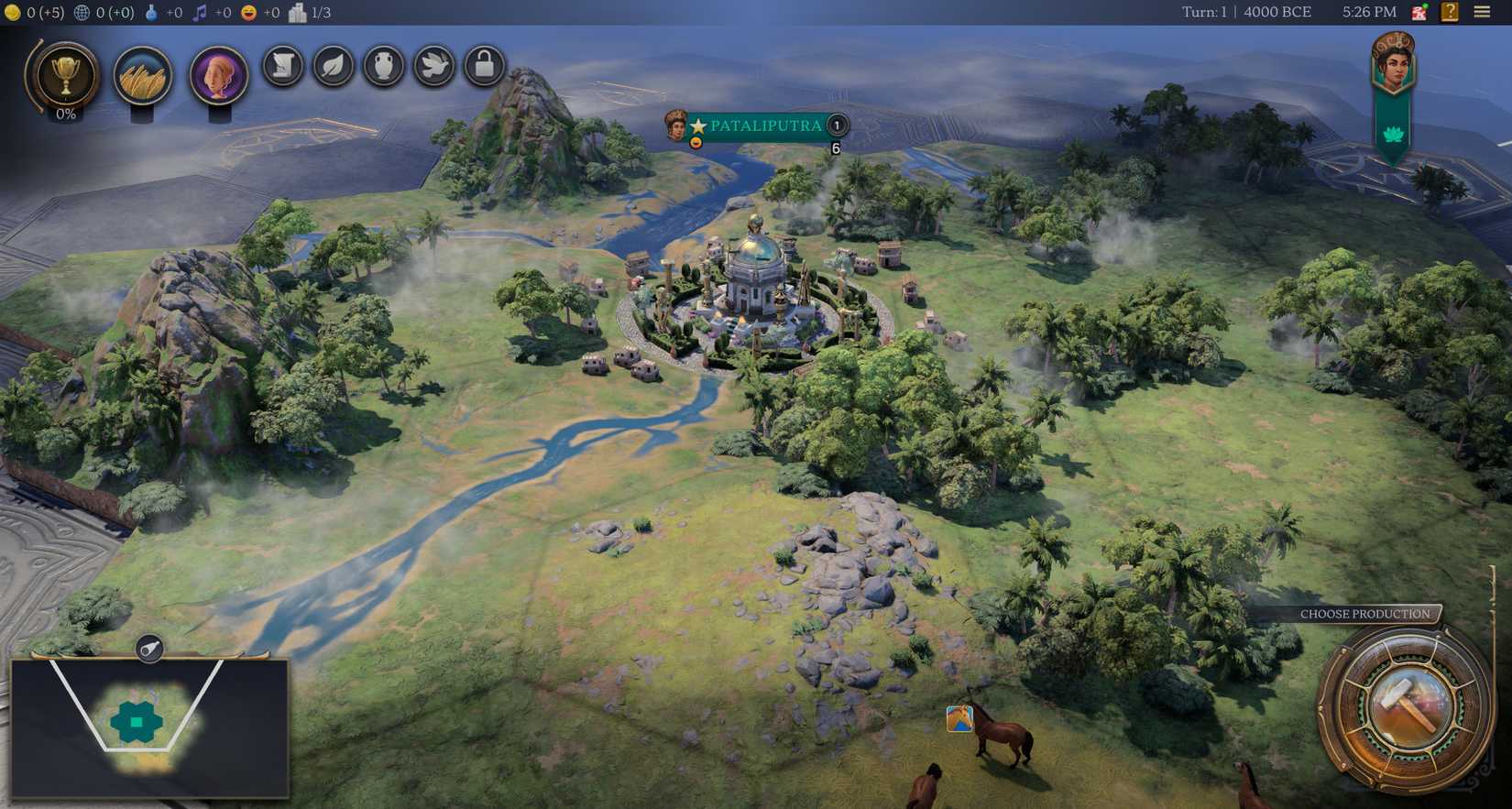Click the leaf icon in the circle toolbar
1512x809 pixels.
click(333, 66)
